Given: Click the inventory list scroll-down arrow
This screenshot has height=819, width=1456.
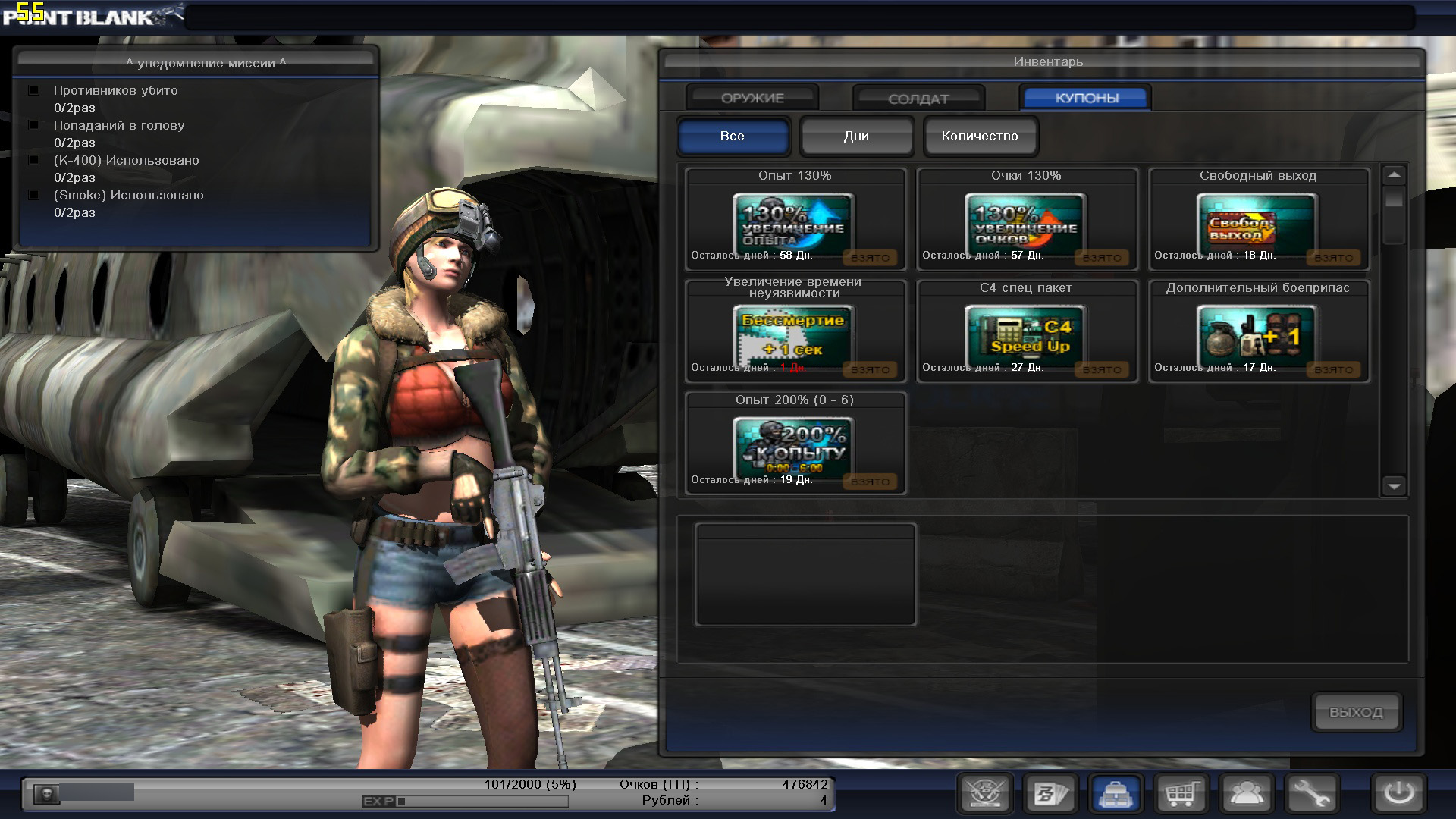Looking at the screenshot, I should tap(1394, 486).
